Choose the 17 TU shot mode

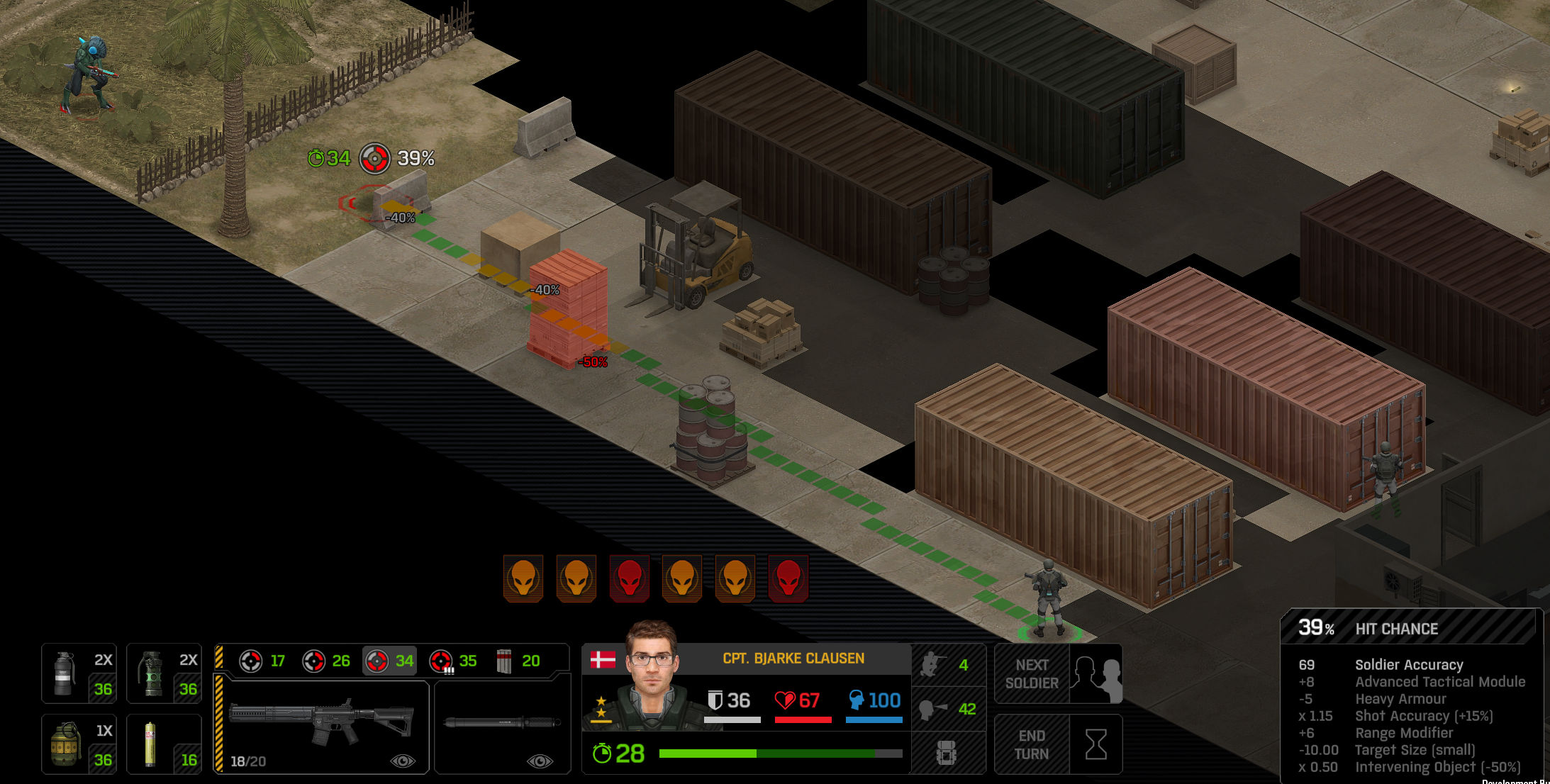click(x=262, y=661)
